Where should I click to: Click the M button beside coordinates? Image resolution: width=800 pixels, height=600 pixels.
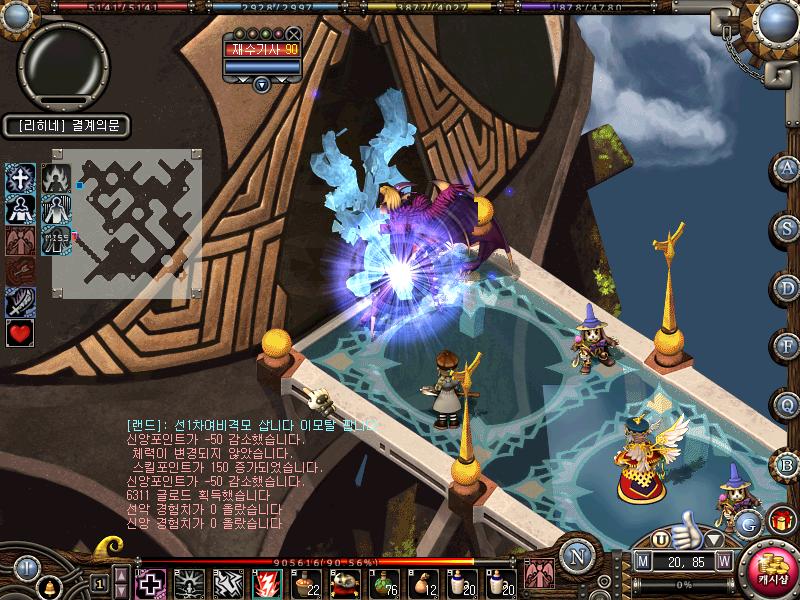click(x=642, y=563)
